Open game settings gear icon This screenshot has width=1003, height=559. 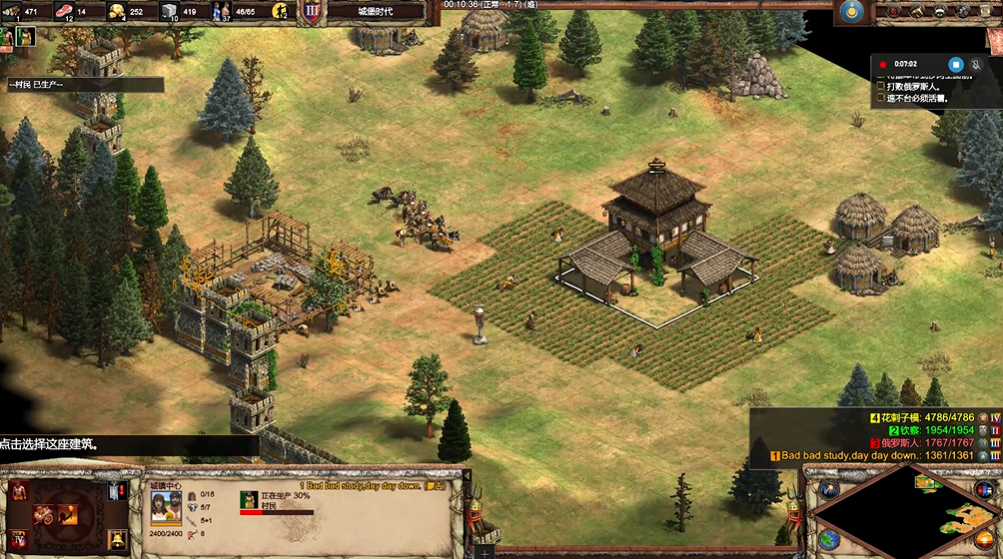[x=965, y=11]
